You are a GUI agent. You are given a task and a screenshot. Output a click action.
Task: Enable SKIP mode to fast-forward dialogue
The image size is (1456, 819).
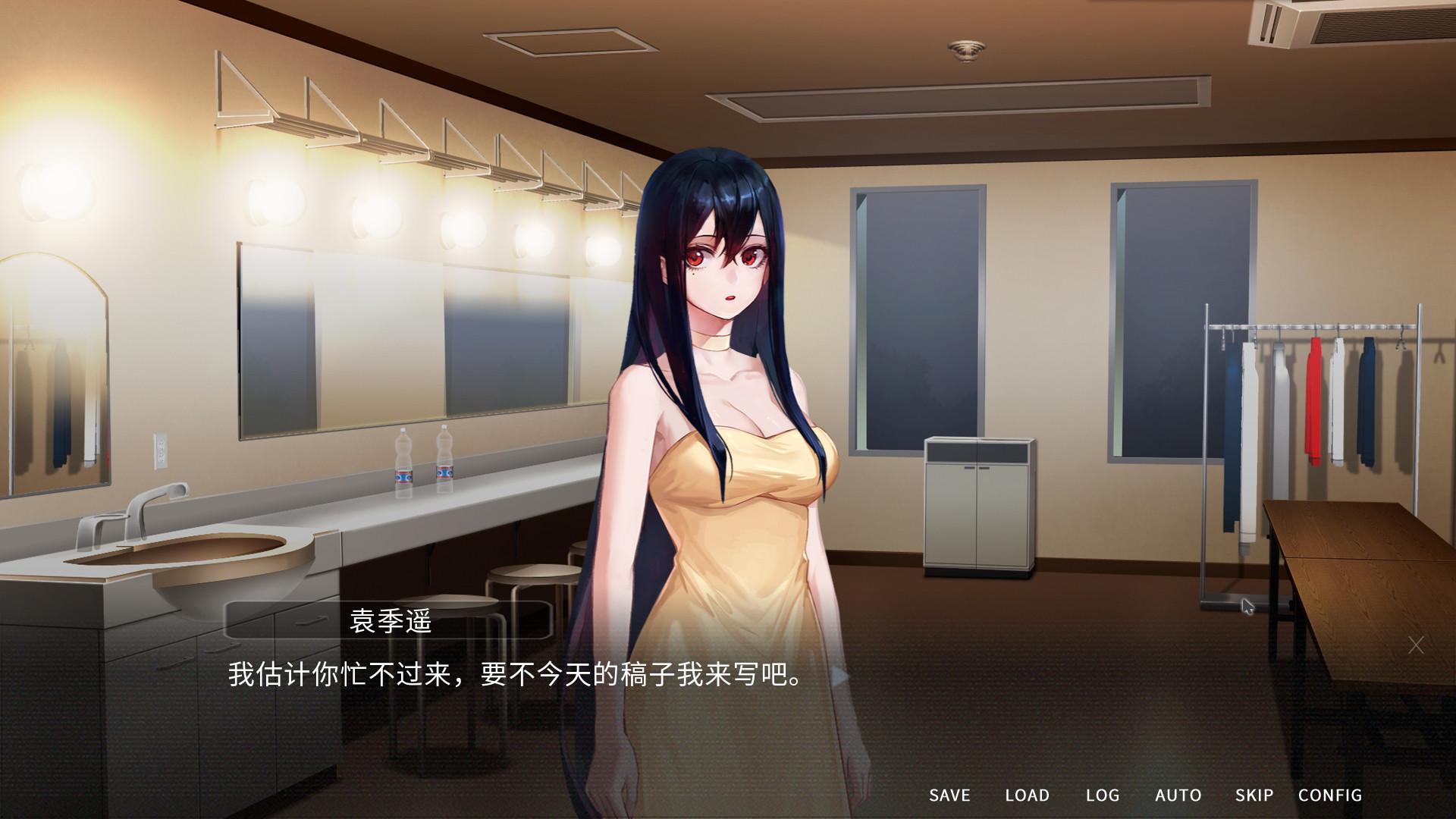(x=1255, y=795)
